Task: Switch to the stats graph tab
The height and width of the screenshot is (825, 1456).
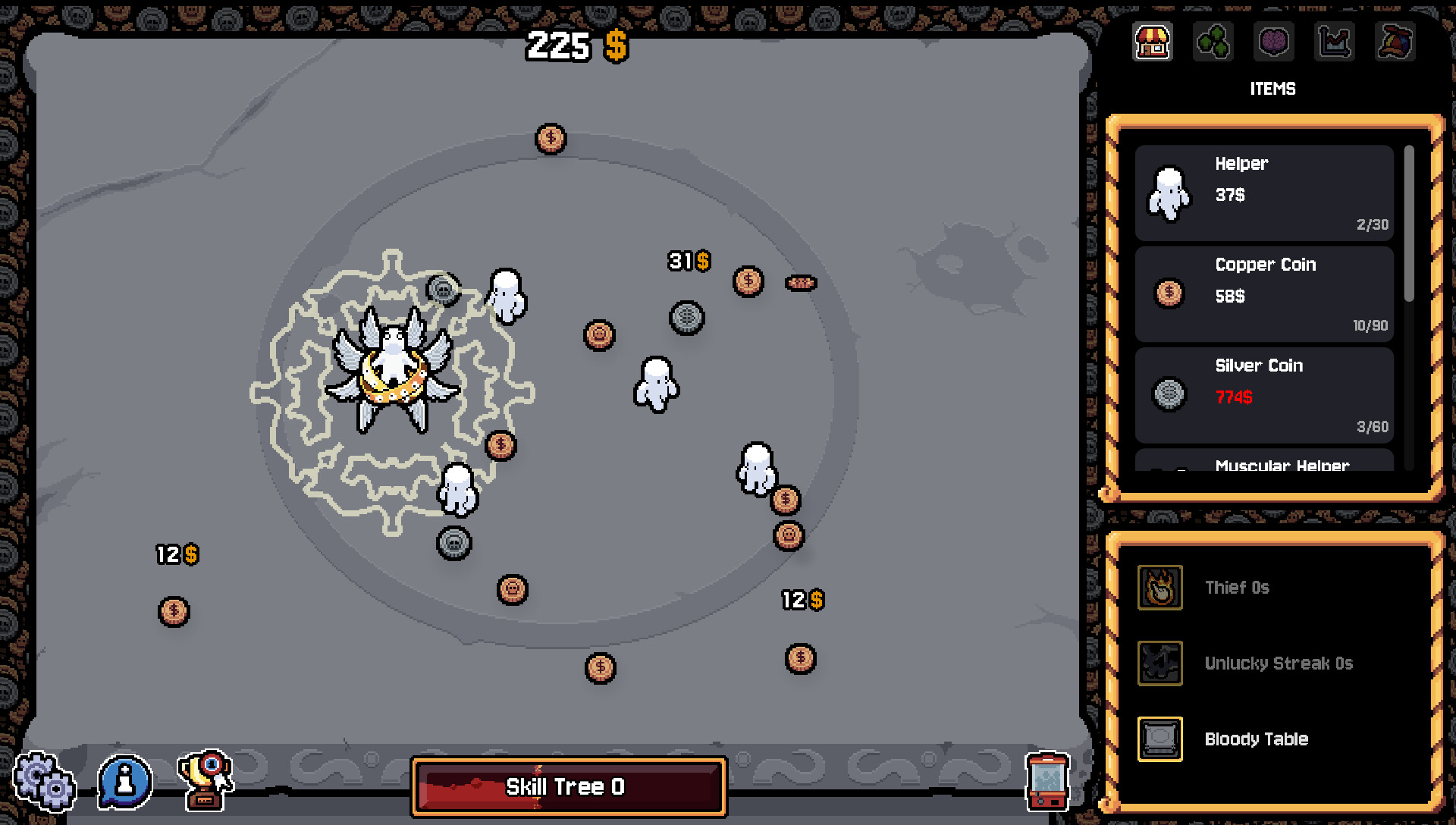Action: click(1334, 42)
